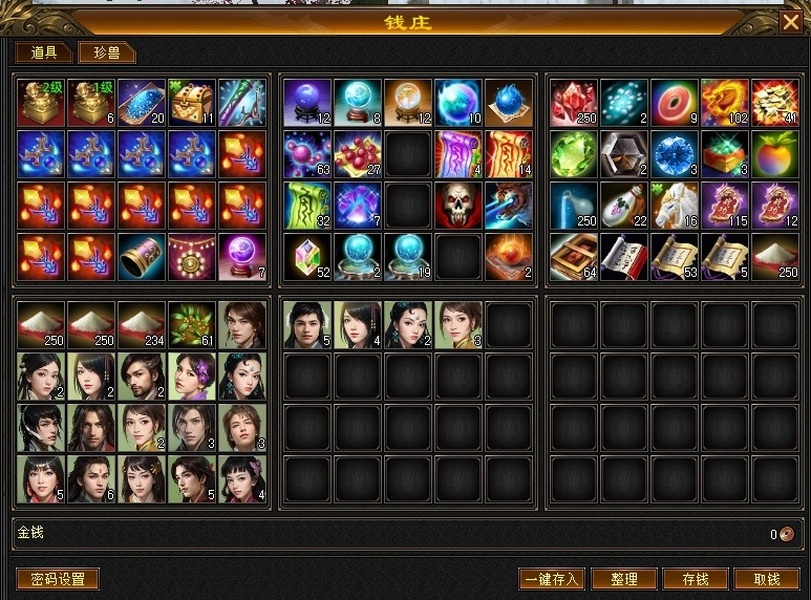Image resolution: width=811 pixels, height=600 pixels.
Task: Open 密码设置 password settings
Action: tap(58, 579)
